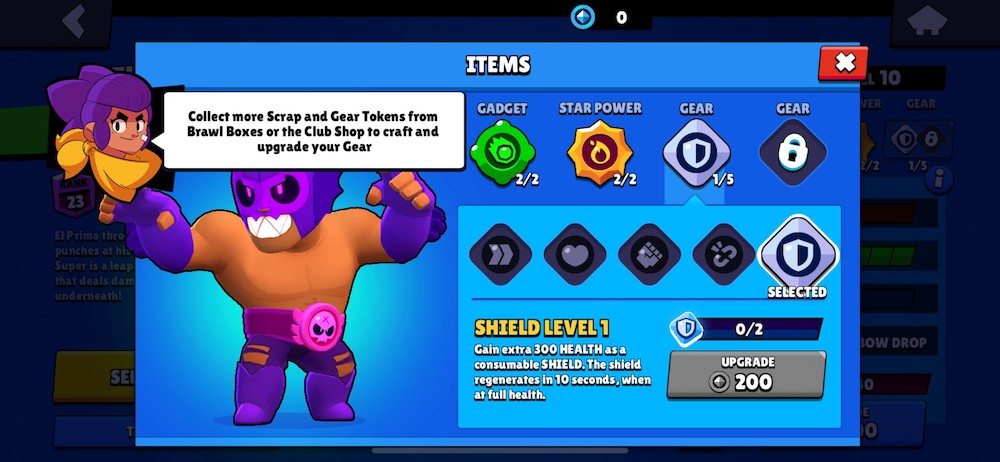Tap the locked second Gear slot
This screenshot has width=1000, height=462.
tap(792, 153)
